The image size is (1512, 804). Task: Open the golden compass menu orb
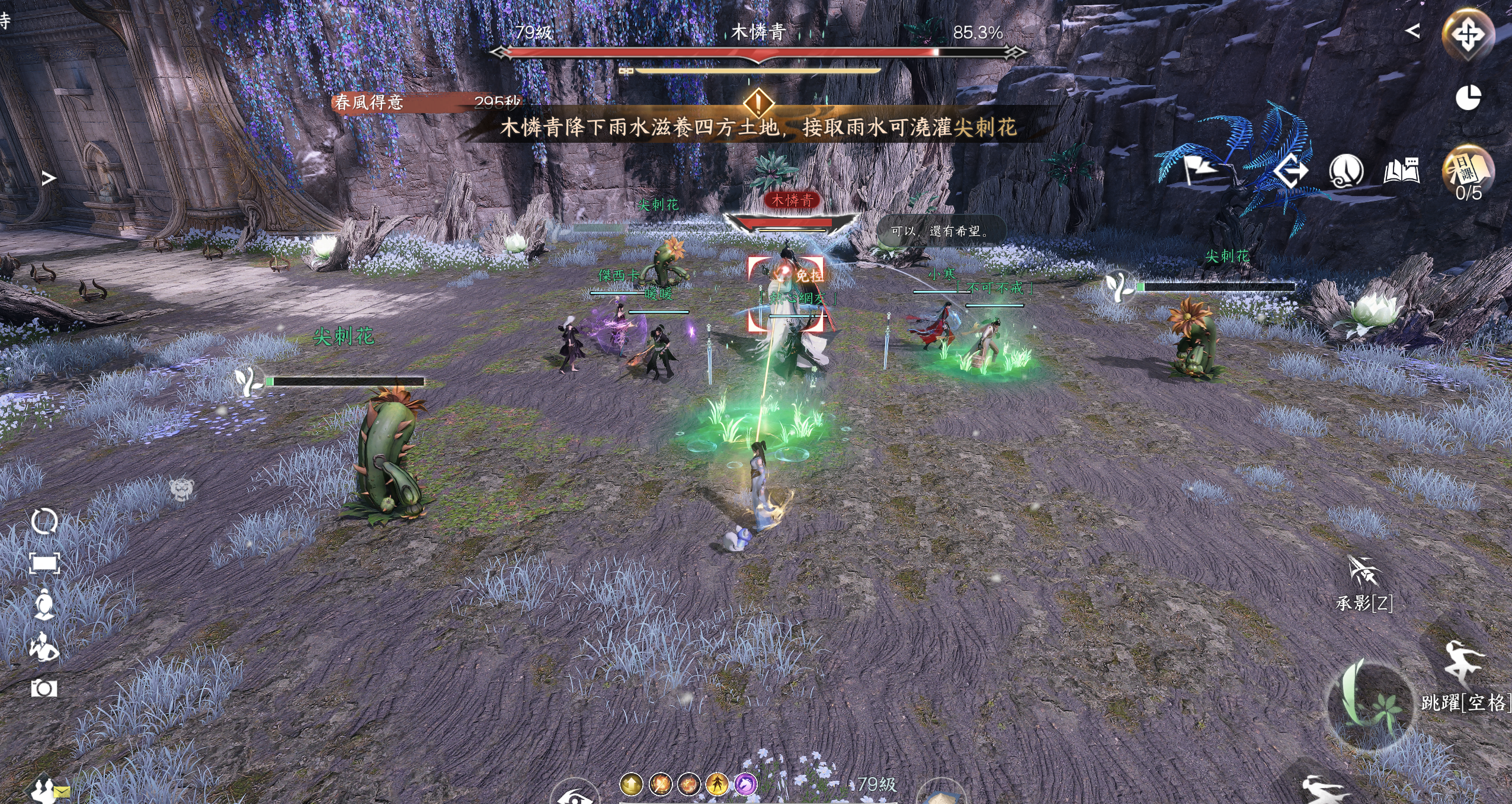[x=1468, y=34]
